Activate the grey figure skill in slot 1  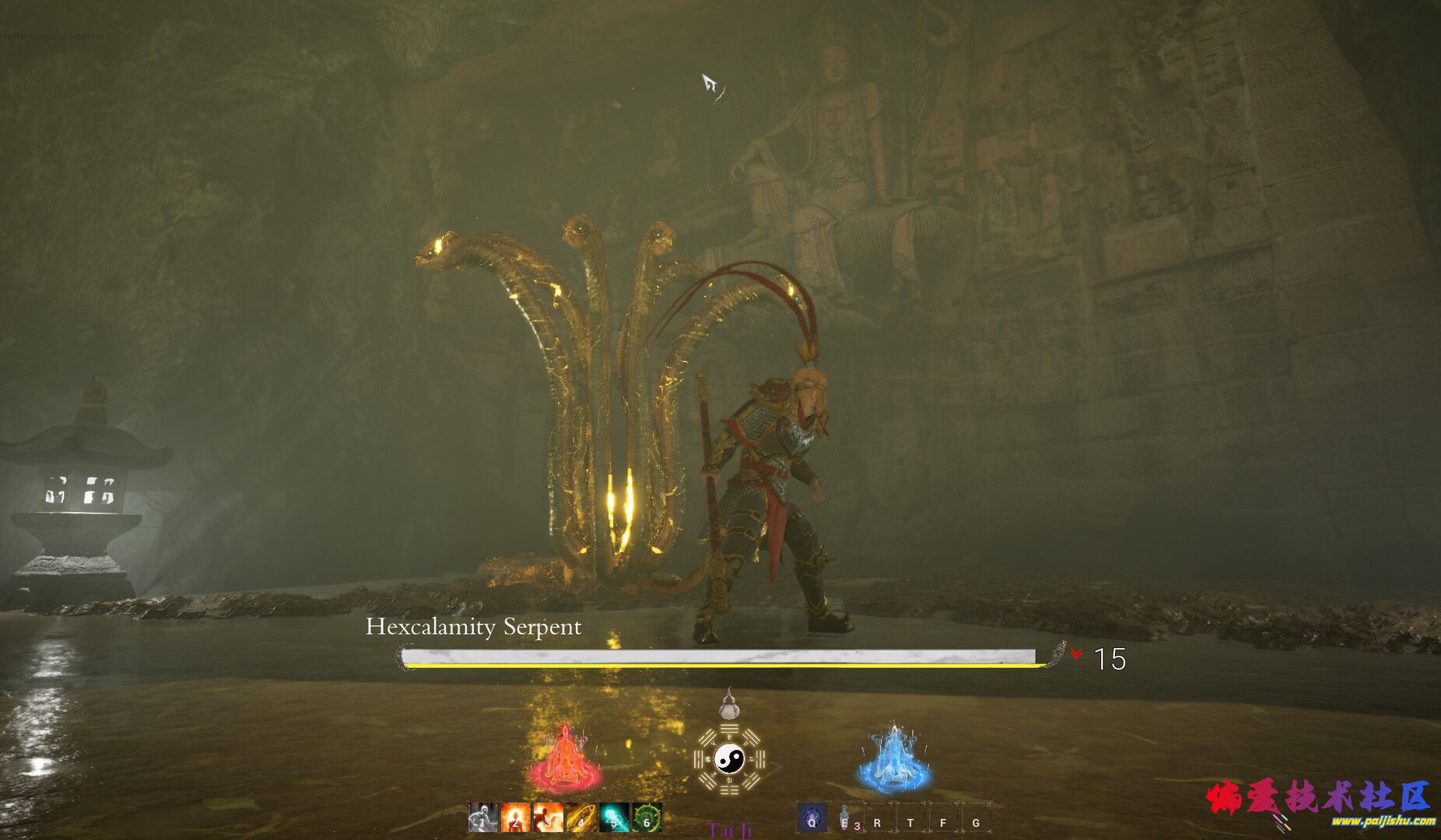tap(482, 817)
